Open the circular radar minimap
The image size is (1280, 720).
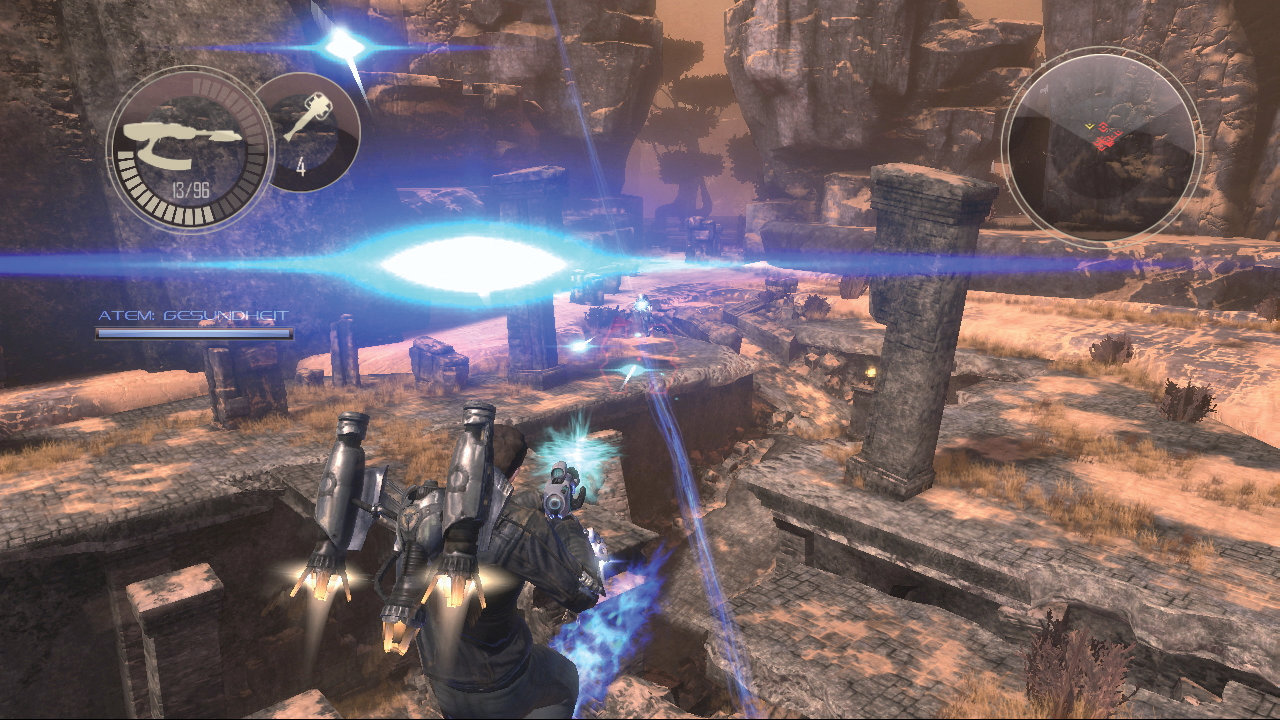click(x=1101, y=142)
